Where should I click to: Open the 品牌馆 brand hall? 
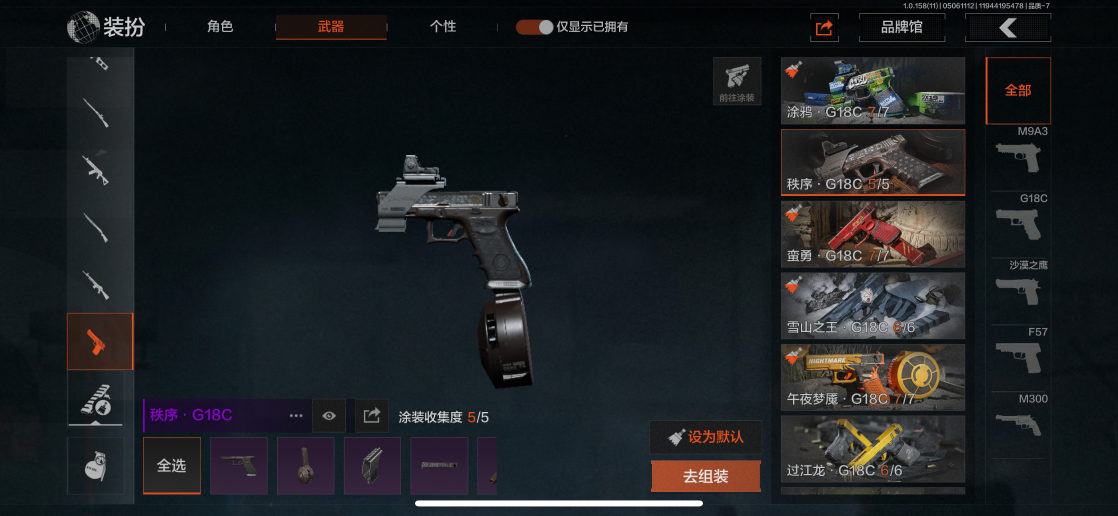(902, 28)
